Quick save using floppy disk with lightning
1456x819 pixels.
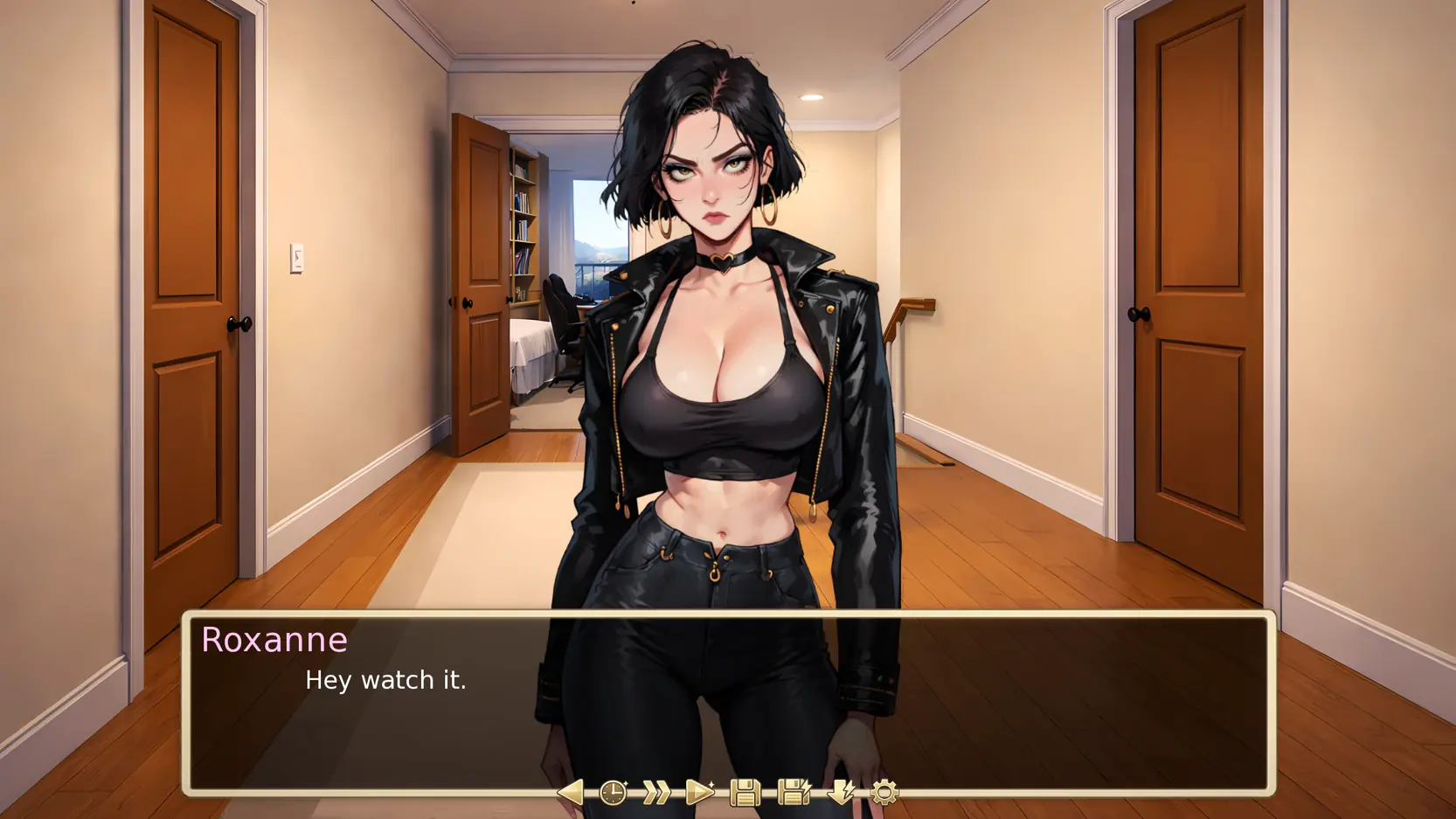794,793
